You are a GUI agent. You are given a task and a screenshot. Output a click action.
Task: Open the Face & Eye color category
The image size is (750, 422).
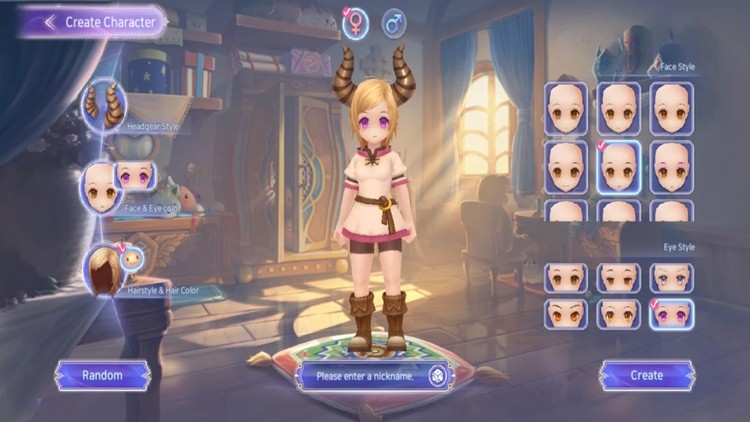click(x=102, y=182)
